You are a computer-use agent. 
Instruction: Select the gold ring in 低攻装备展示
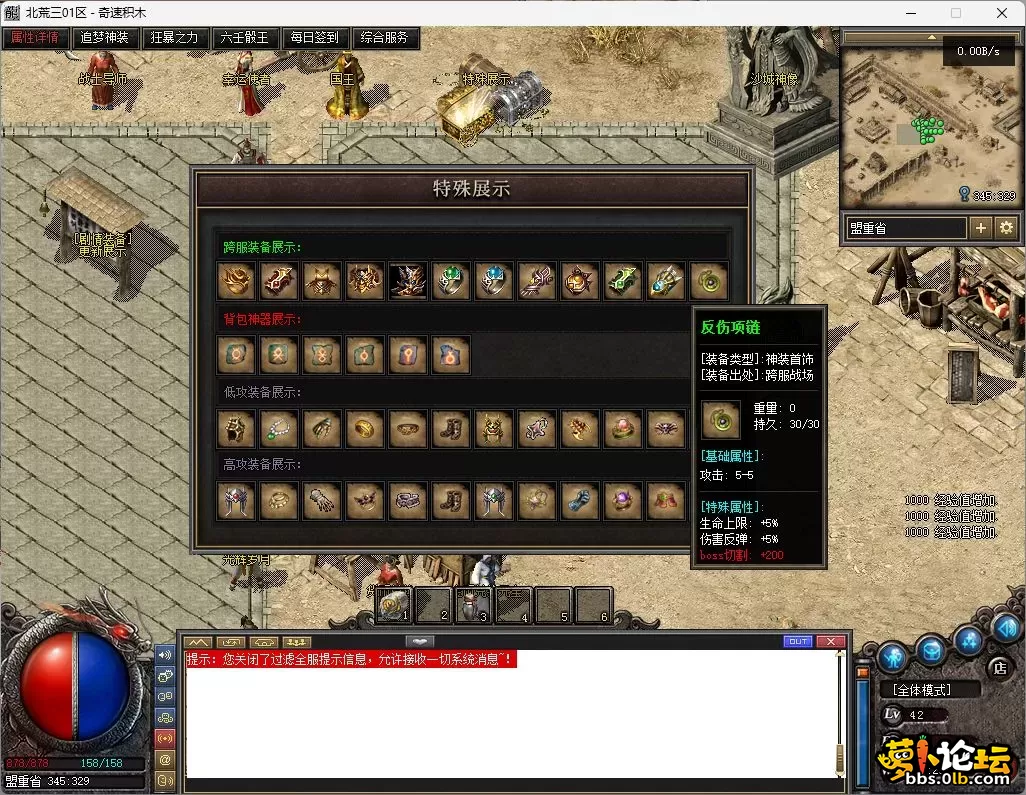(365, 429)
